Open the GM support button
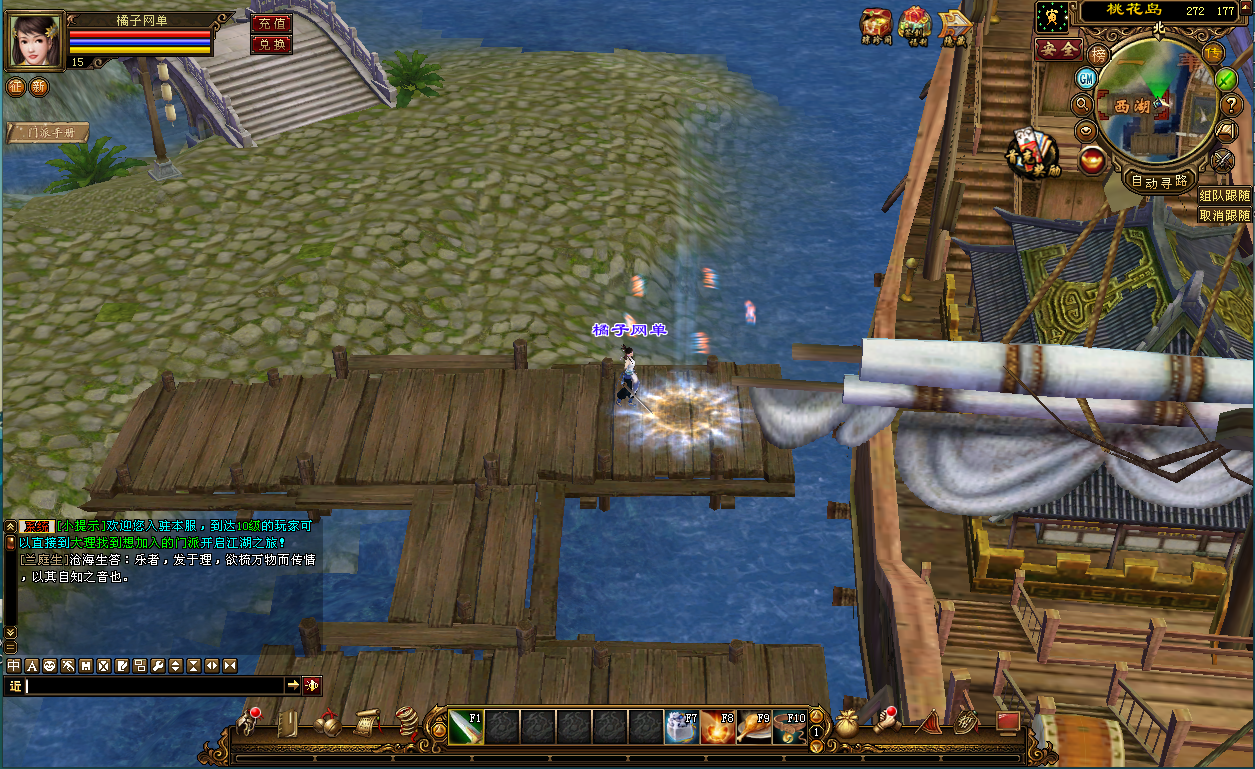The image size is (1255, 769). click(x=1087, y=78)
